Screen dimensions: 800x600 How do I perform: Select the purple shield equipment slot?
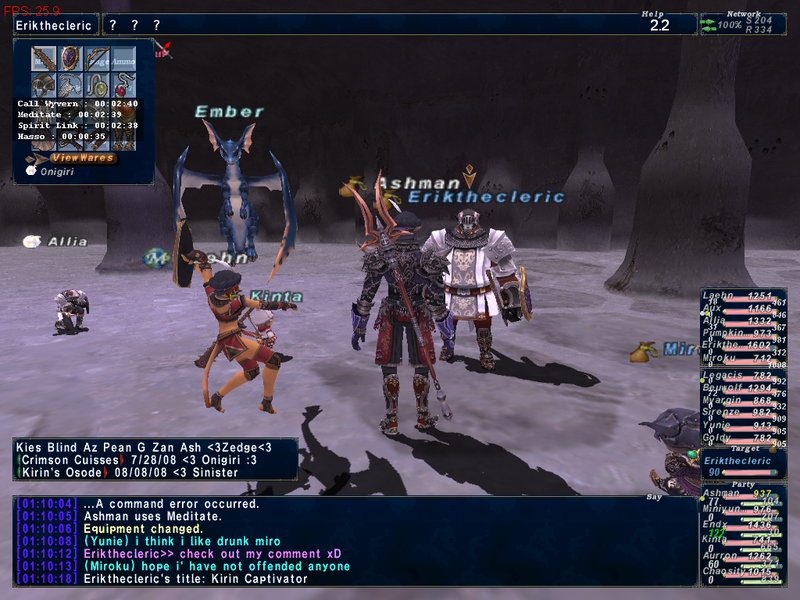click(x=69, y=58)
